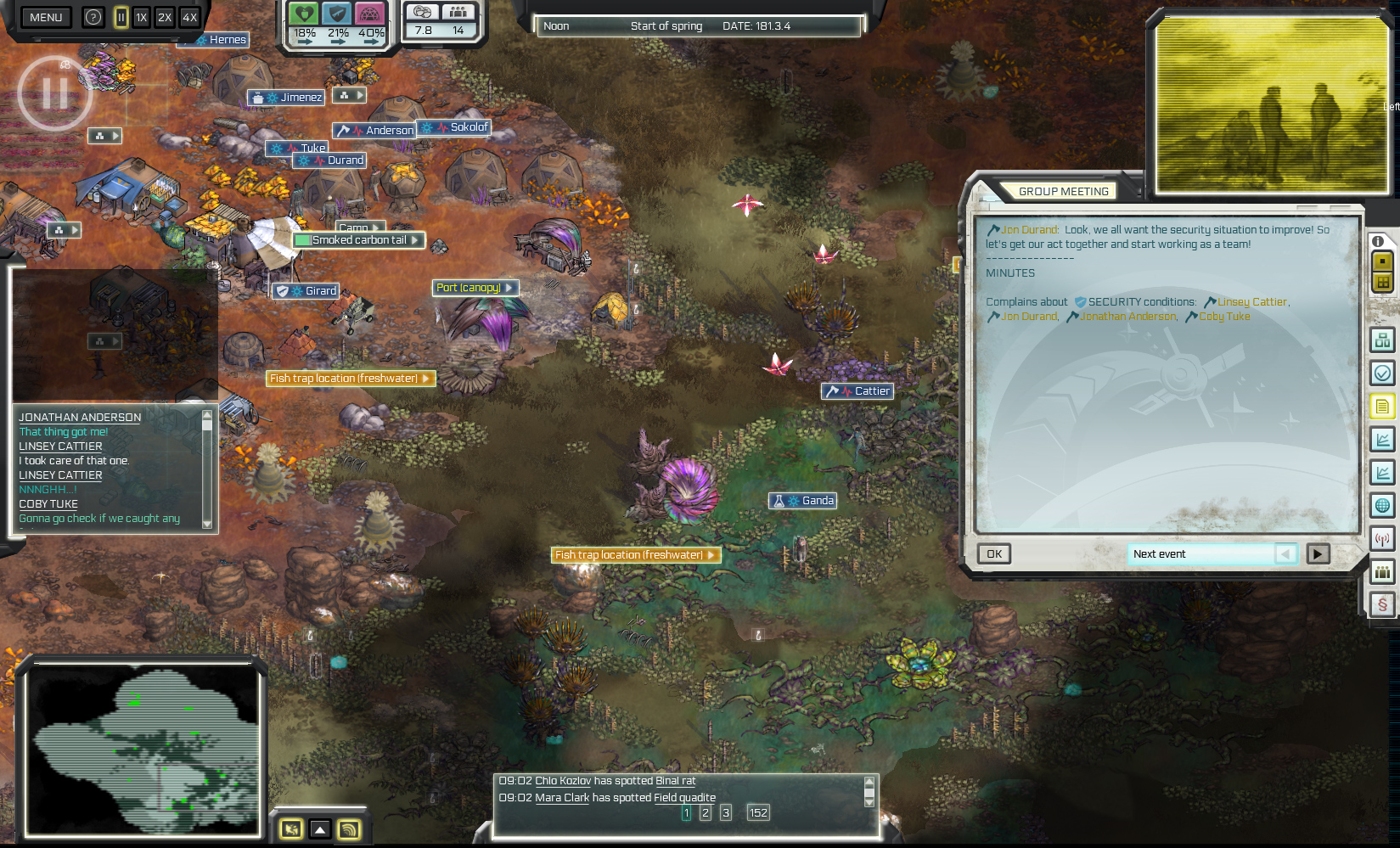Image resolution: width=1400 pixels, height=848 pixels.
Task: Click the Smoked carbon tail progress bar
Action: (x=303, y=240)
